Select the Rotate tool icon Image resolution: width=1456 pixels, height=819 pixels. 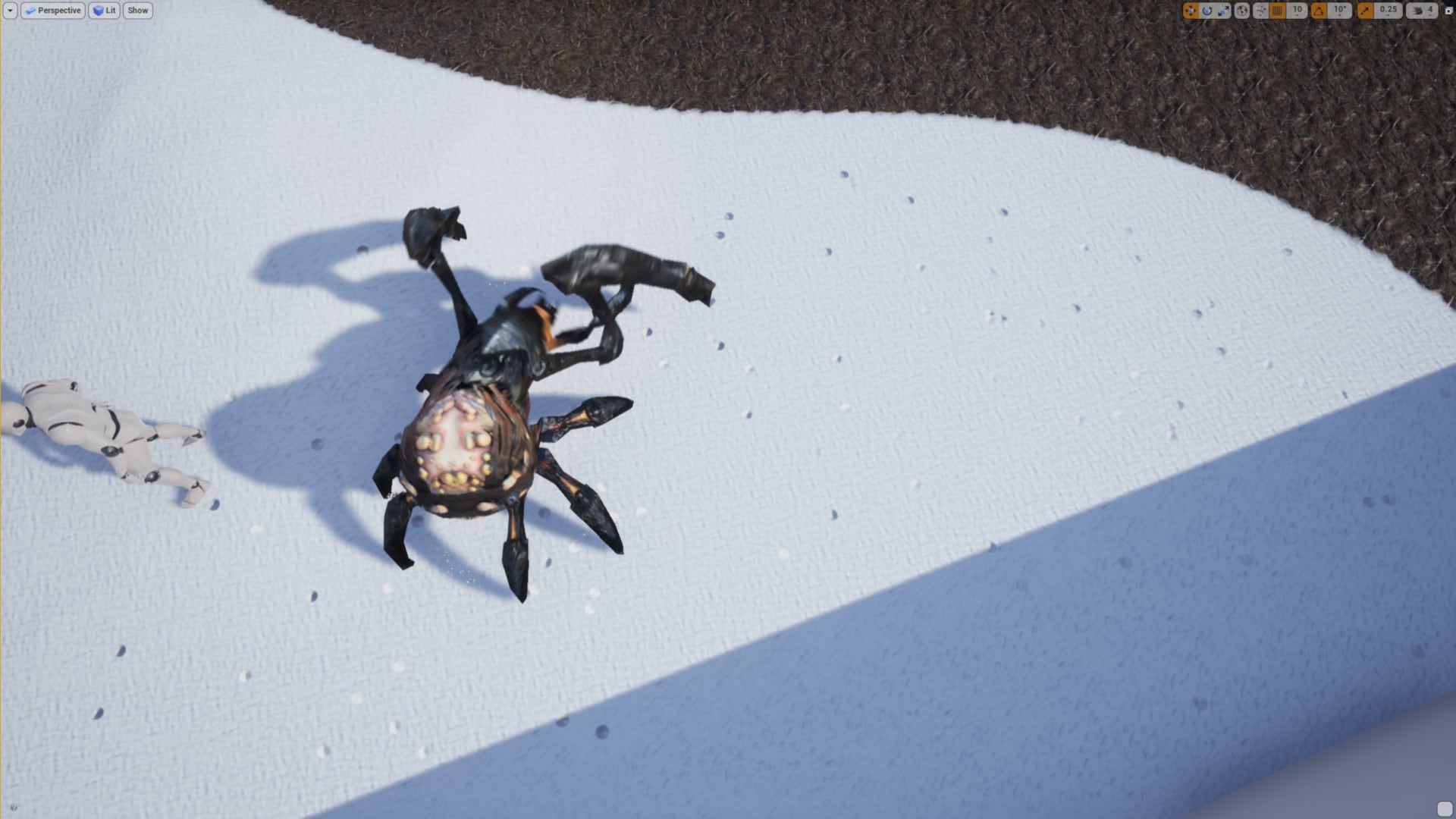point(1207,11)
